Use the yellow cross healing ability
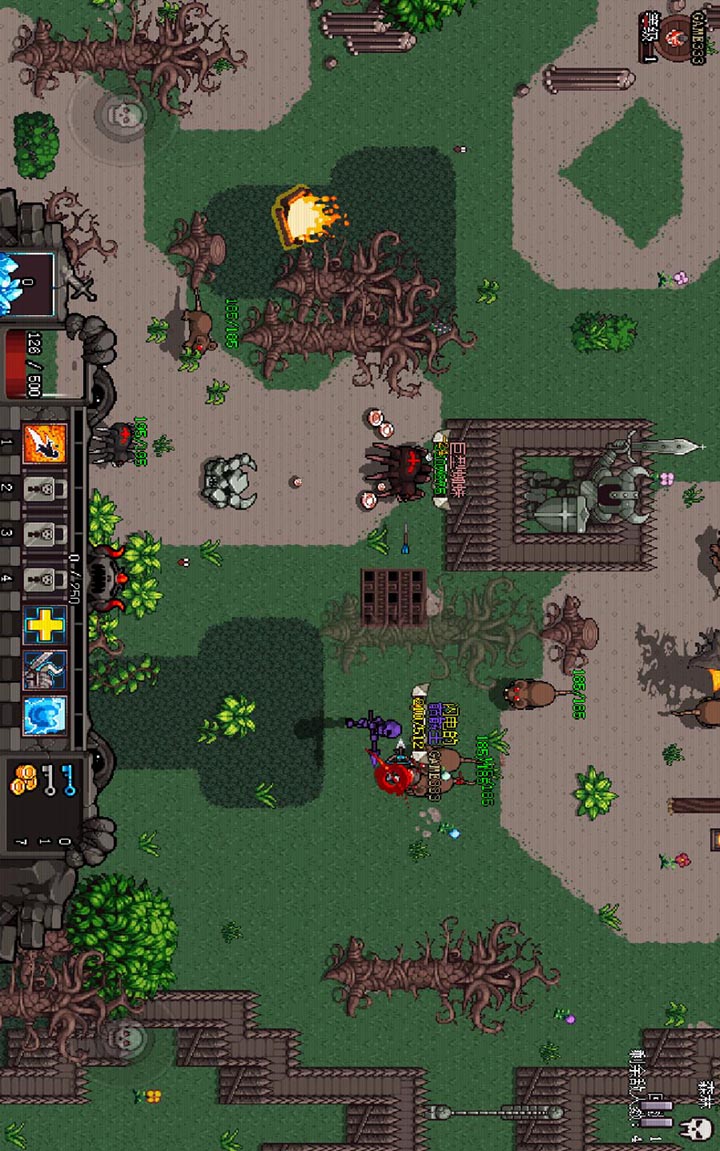 44,625
